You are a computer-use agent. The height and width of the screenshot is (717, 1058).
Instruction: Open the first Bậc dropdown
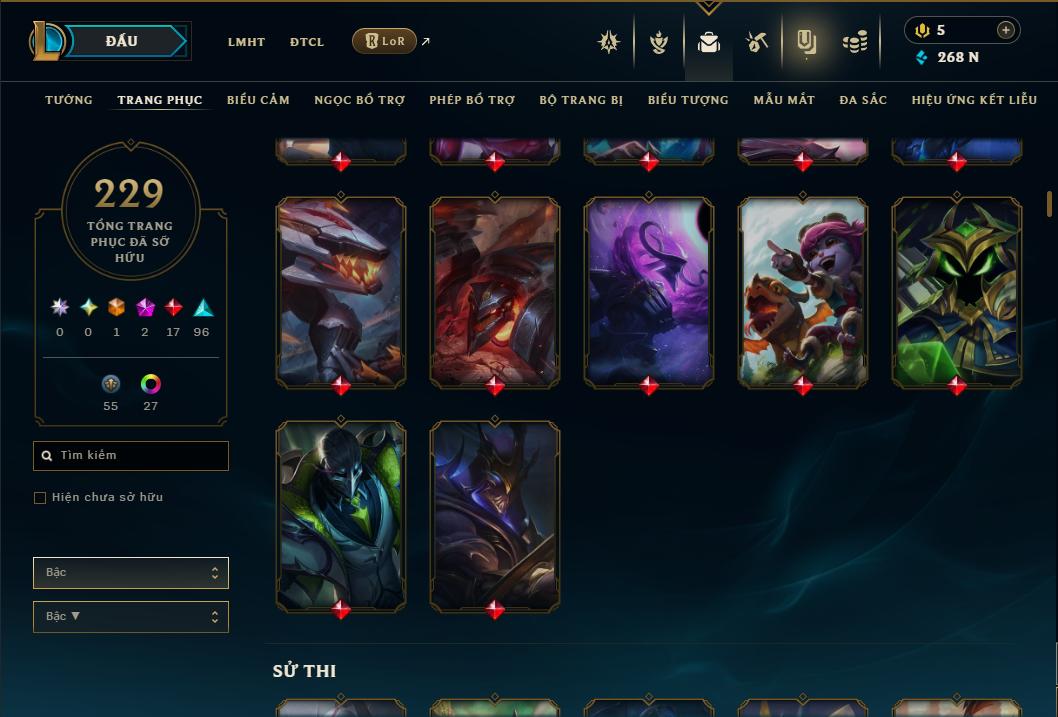coord(131,573)
